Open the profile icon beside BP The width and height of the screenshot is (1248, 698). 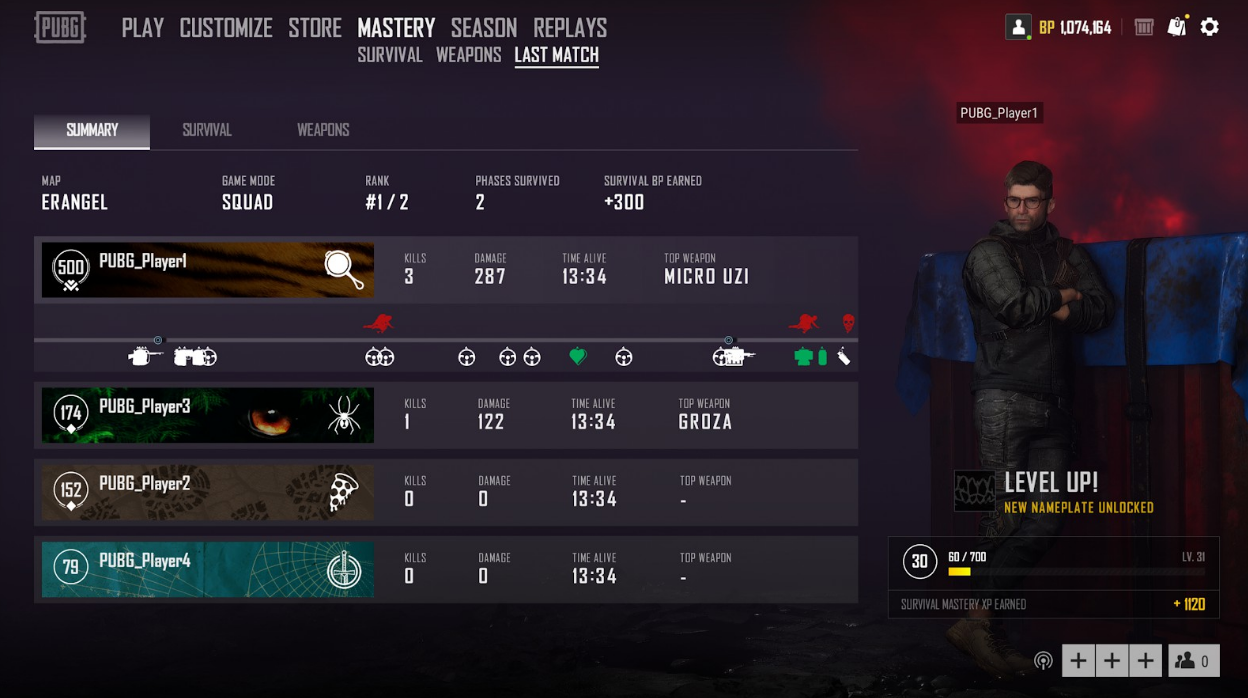click(1018, 27)
